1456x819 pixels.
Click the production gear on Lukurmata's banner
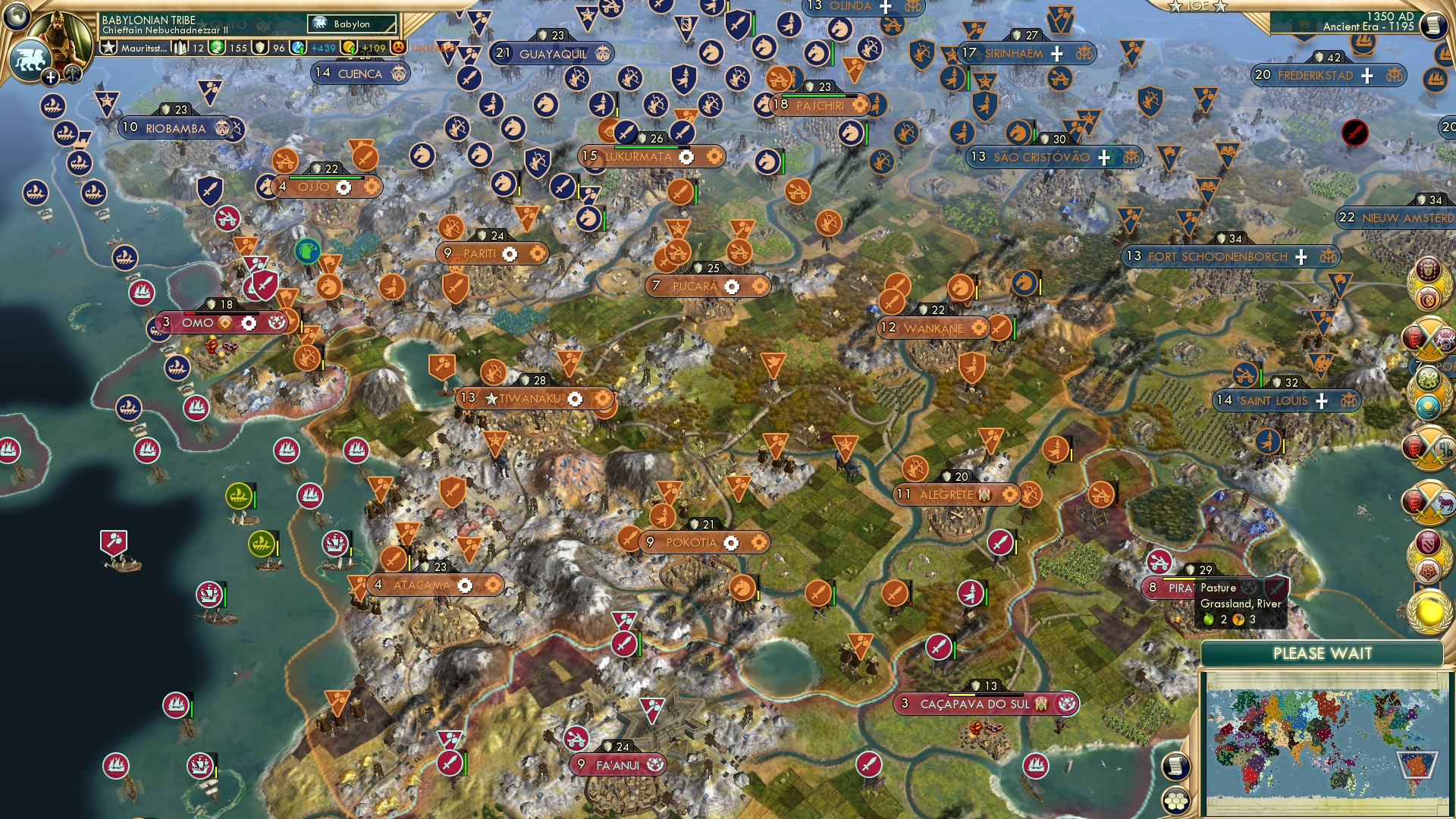coord(686,157)
